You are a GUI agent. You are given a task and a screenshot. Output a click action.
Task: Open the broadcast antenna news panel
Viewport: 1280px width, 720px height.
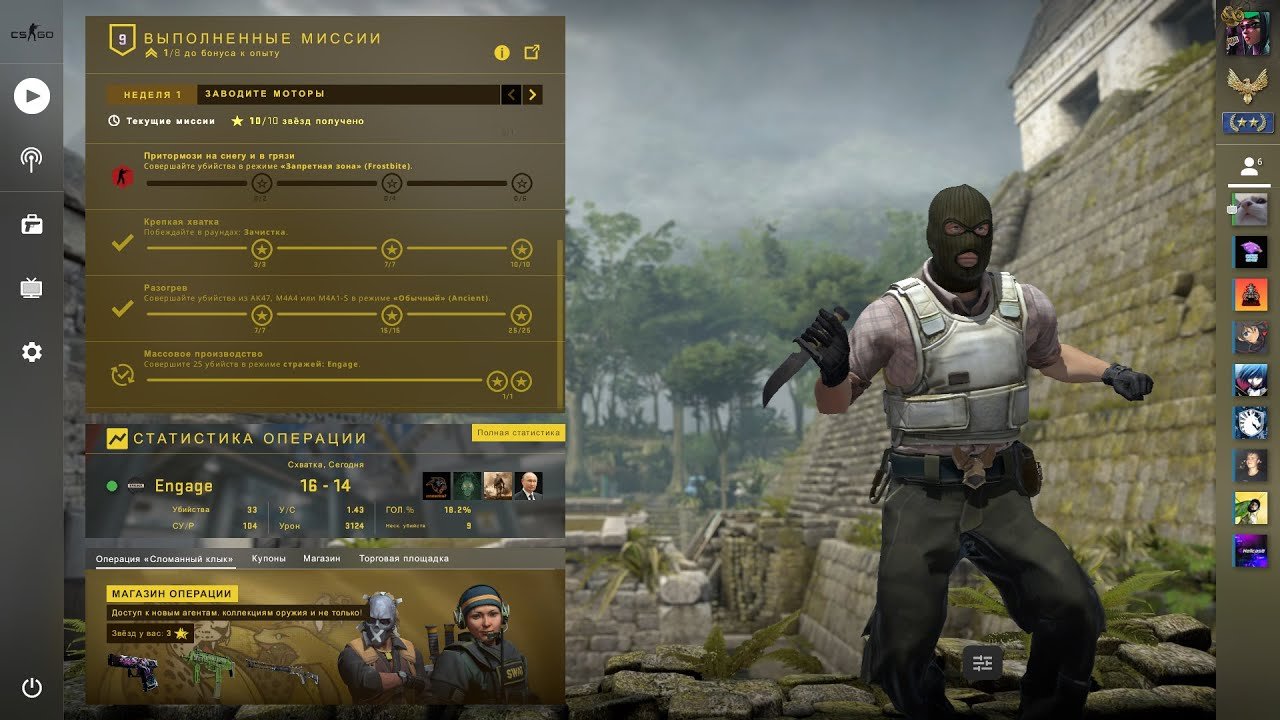[32, 159]
